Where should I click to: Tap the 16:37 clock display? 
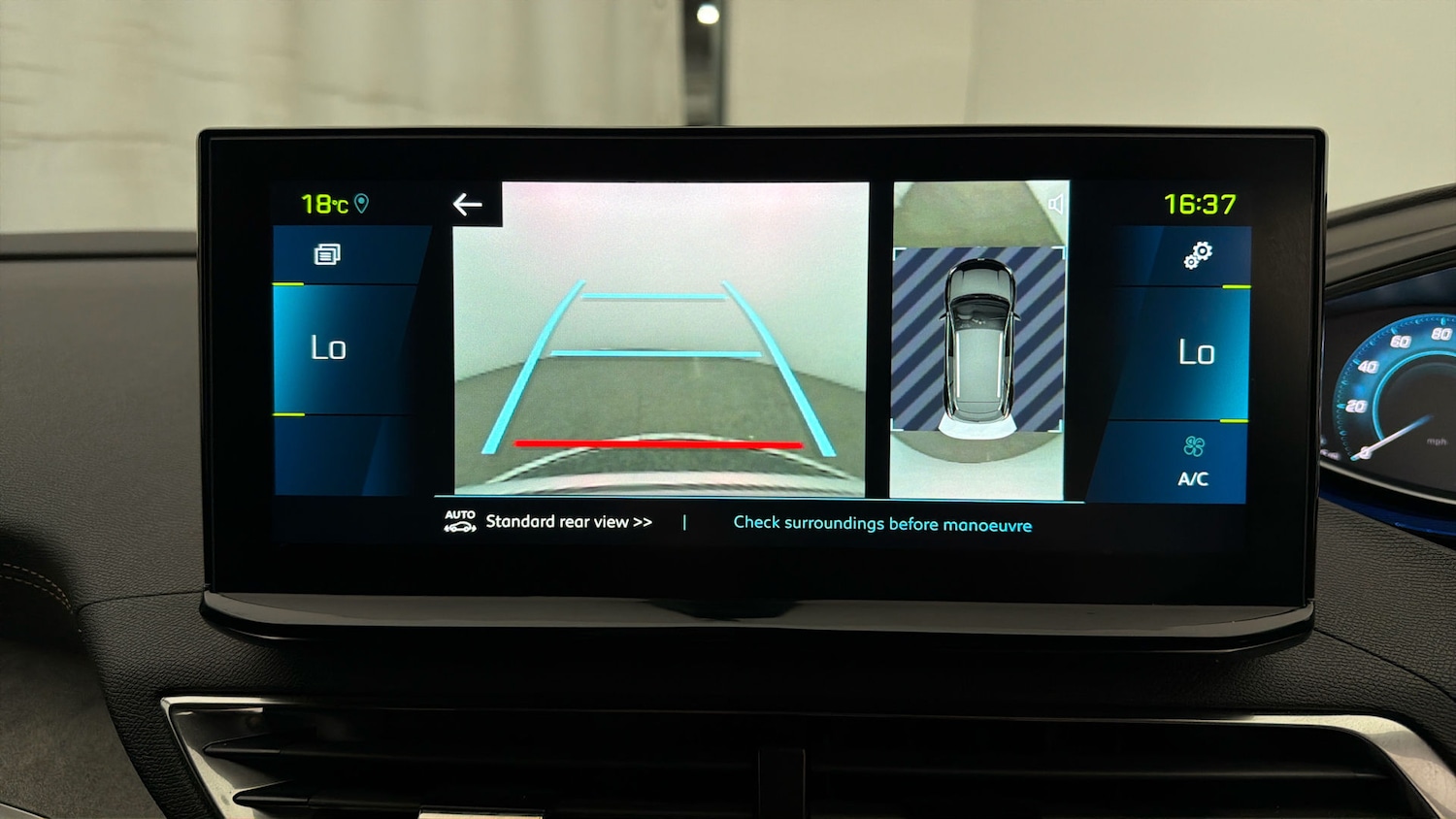click(x=1200, y=204)
